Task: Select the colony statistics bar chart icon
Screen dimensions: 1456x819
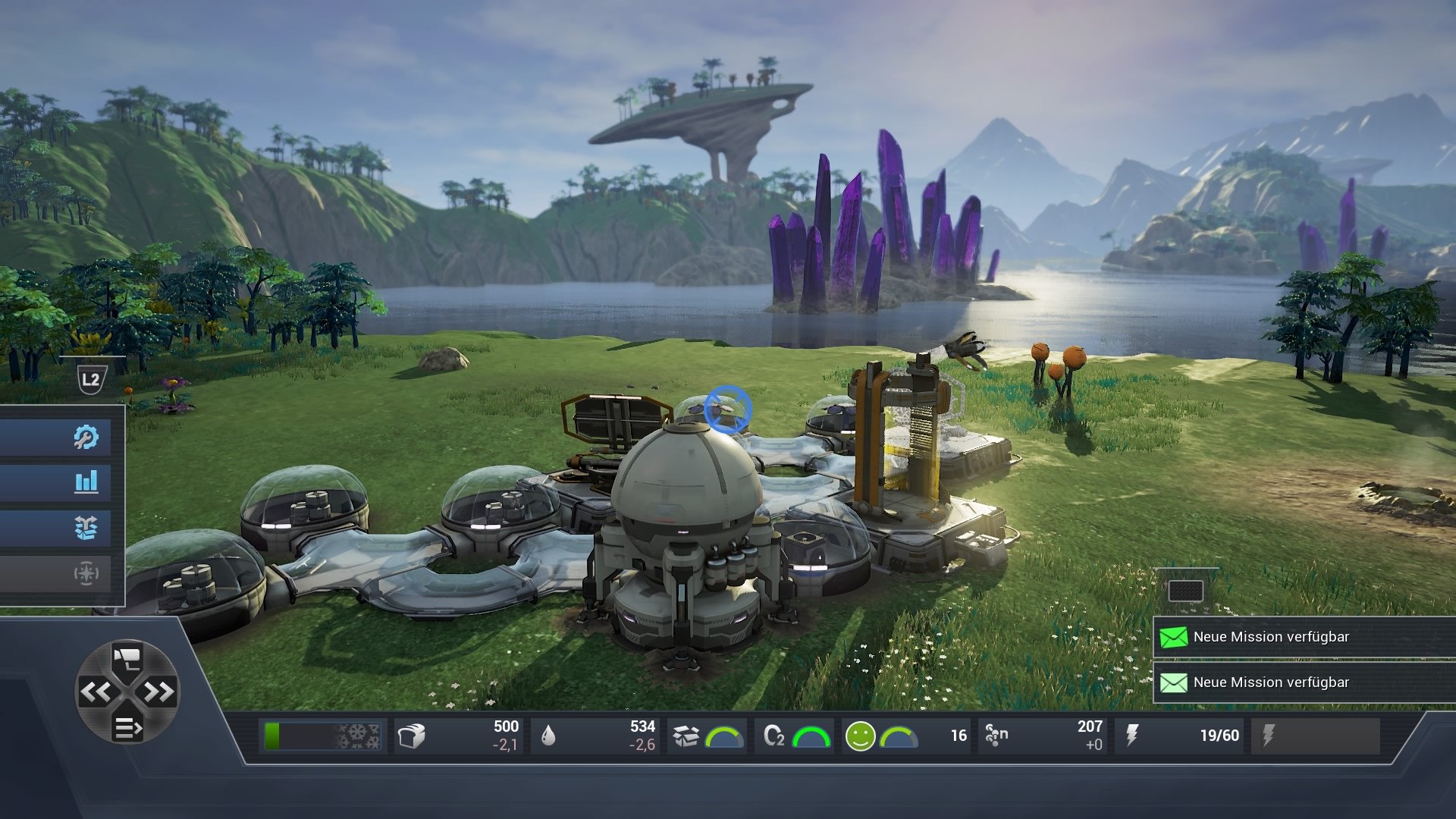Action: tap(86, 482)
